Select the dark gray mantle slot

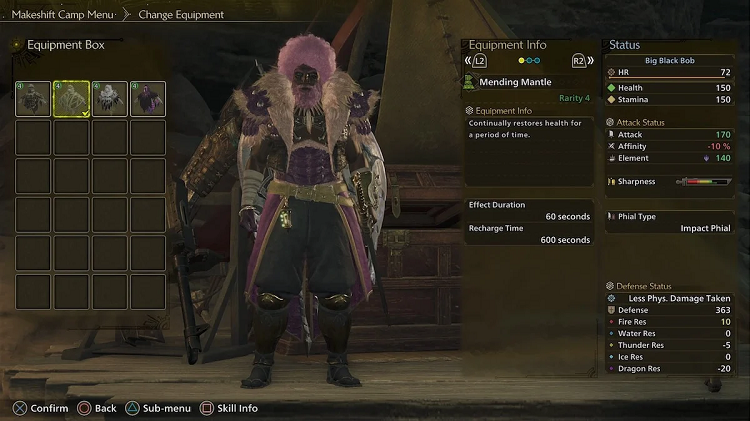tap(33, 99)
